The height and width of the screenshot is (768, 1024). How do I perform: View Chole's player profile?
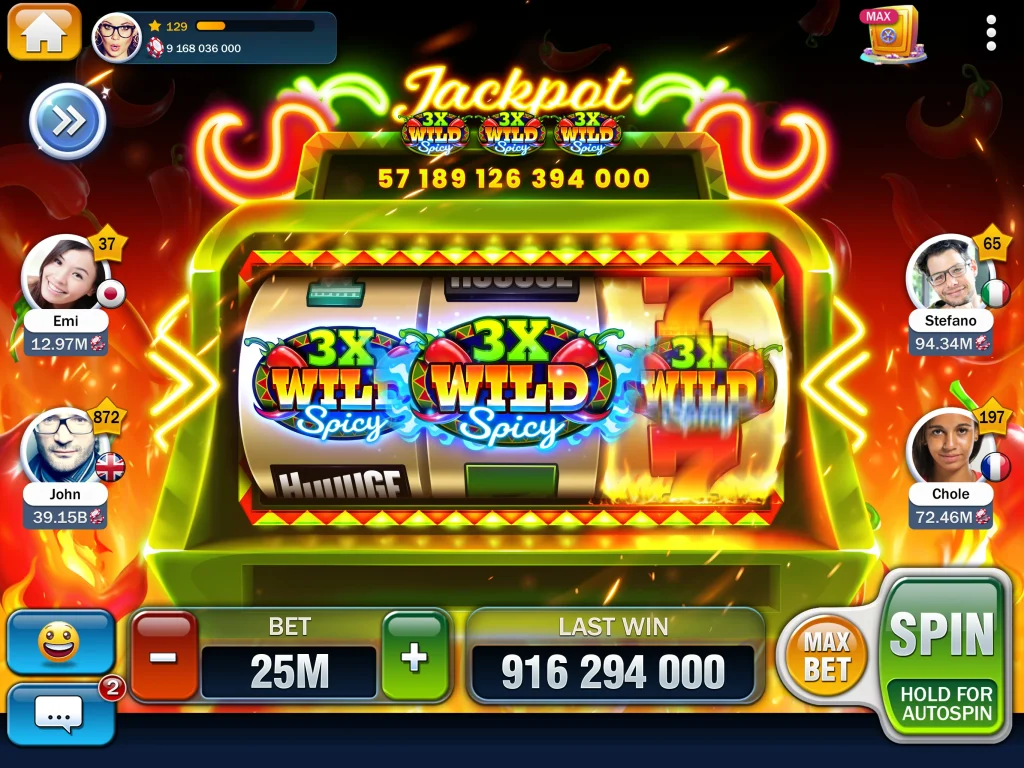(948, 446)
